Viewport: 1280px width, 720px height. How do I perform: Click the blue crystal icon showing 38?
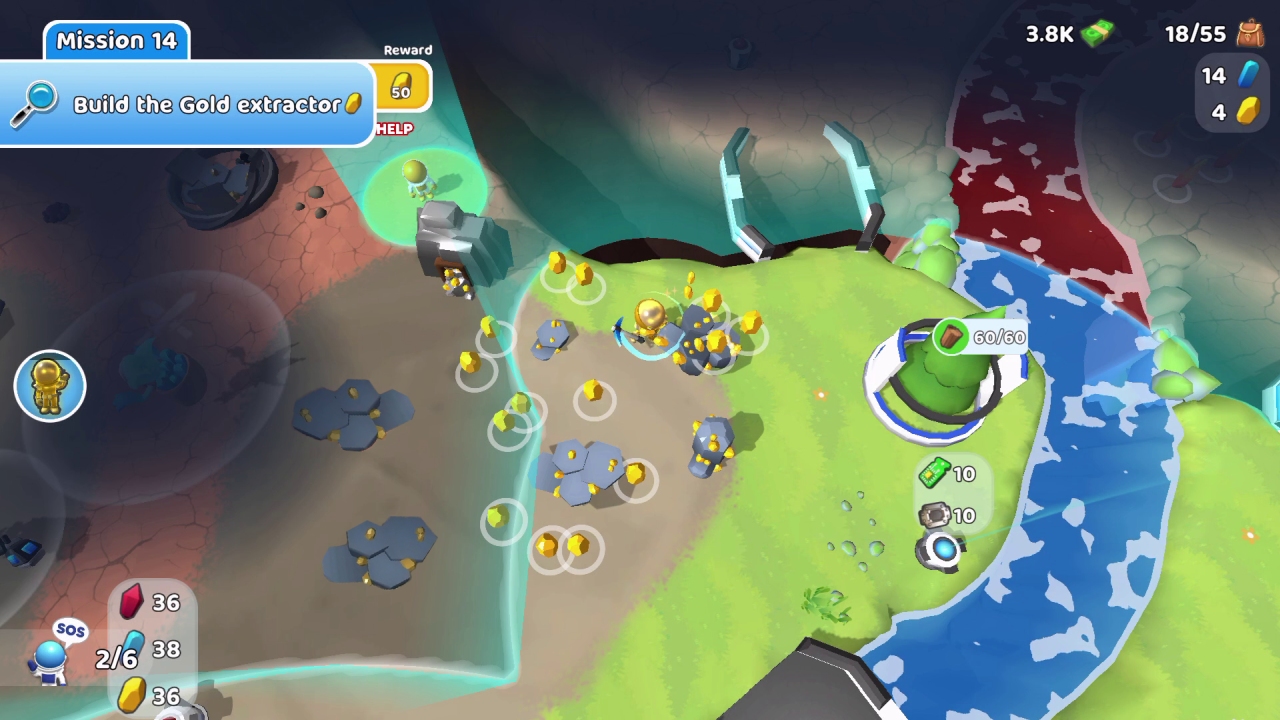pos(131,649)
